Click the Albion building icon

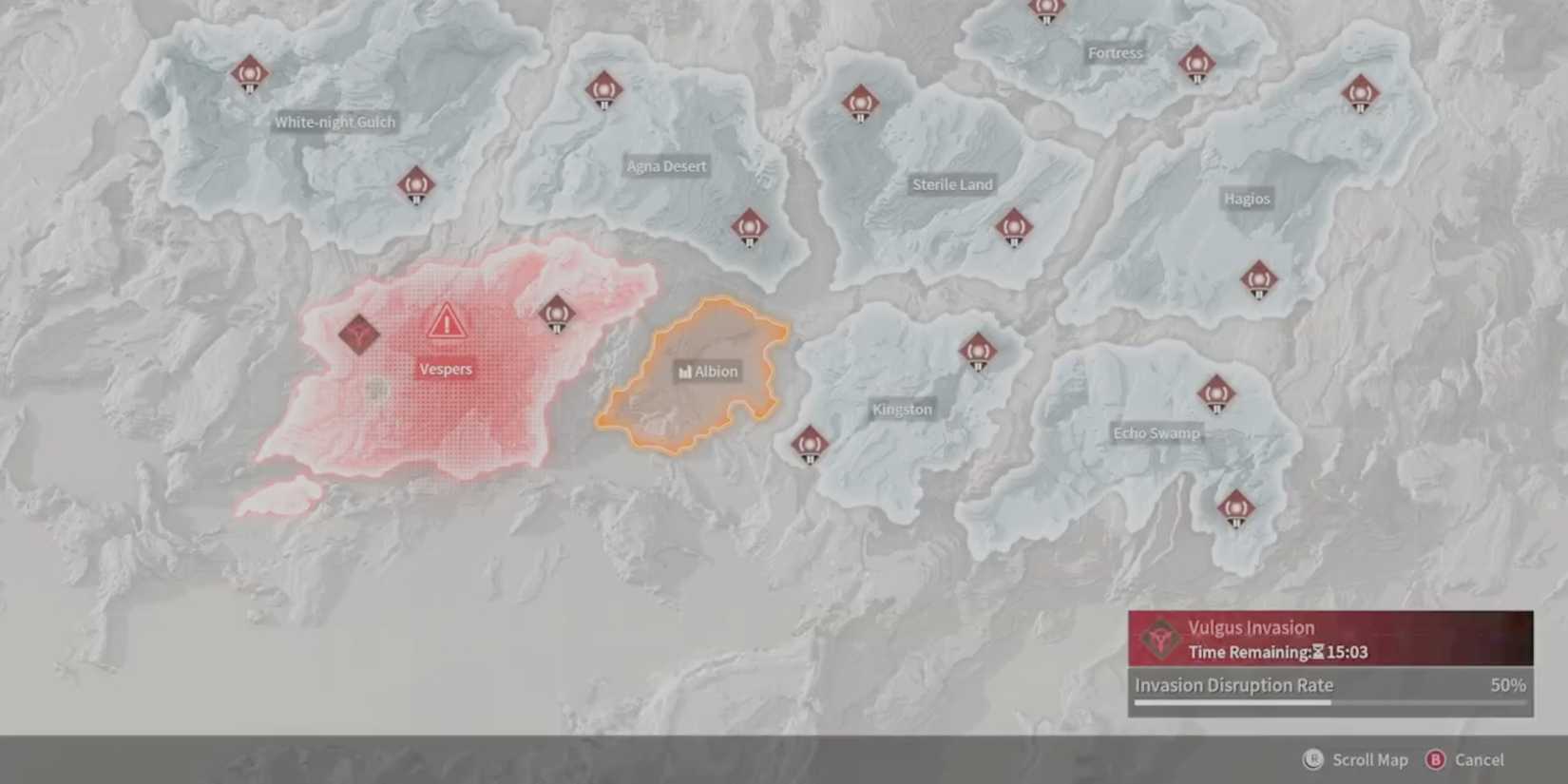tap(684, 372)
